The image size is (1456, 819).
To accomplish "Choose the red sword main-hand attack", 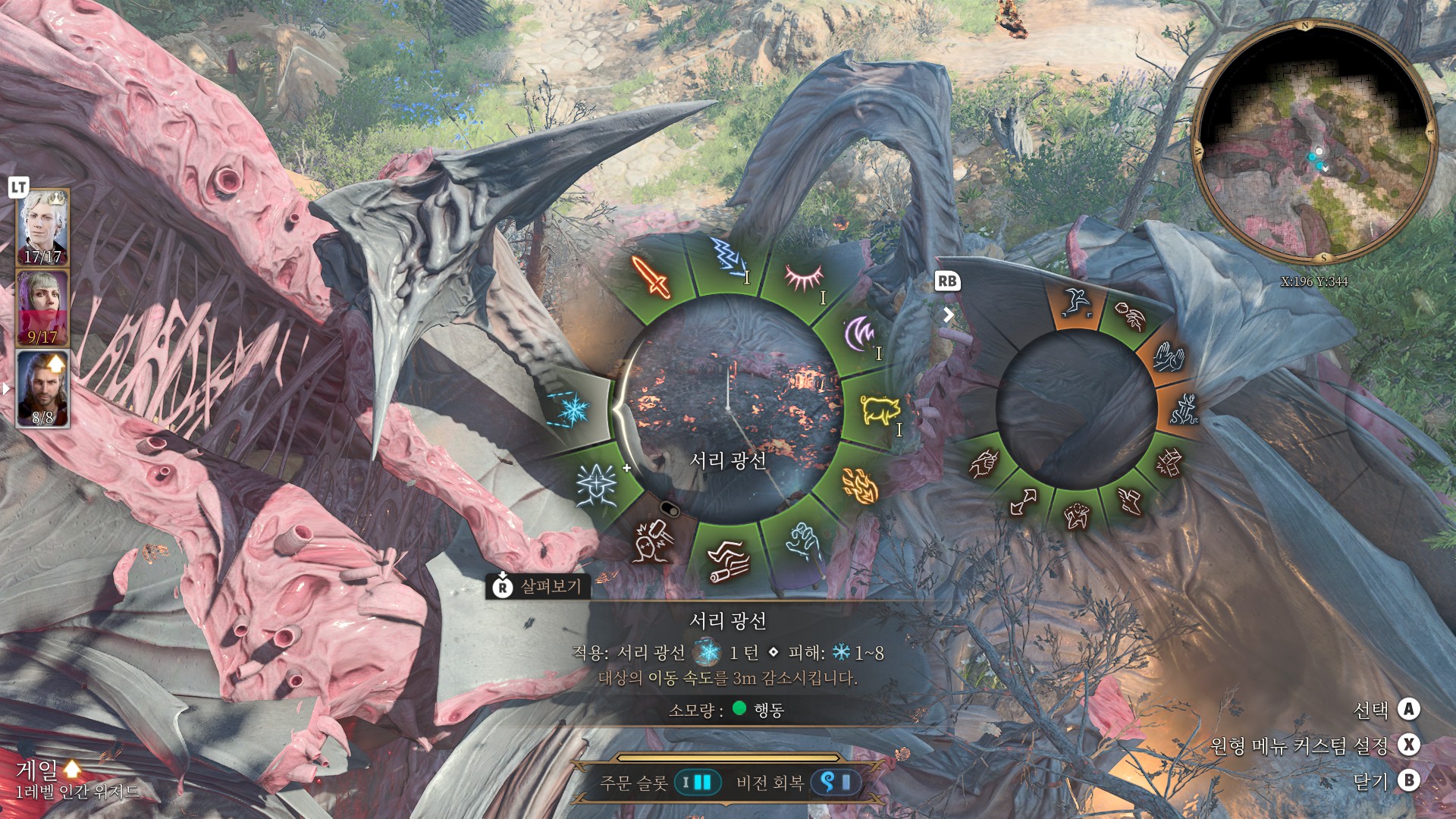I will click(x=652, y=276).
